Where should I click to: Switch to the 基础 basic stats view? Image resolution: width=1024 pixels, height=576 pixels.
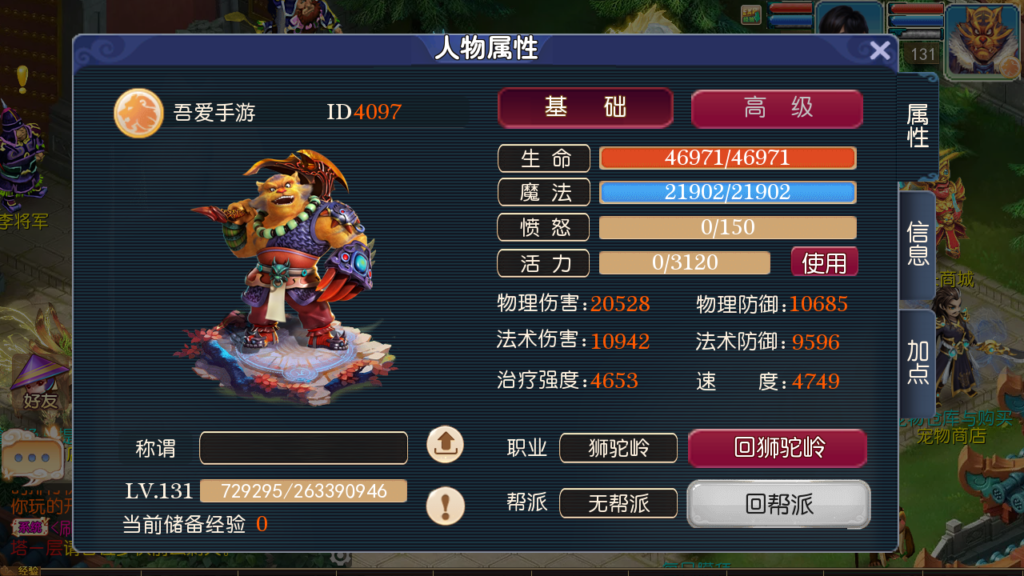pyautogui.click(x=585, y=108)
